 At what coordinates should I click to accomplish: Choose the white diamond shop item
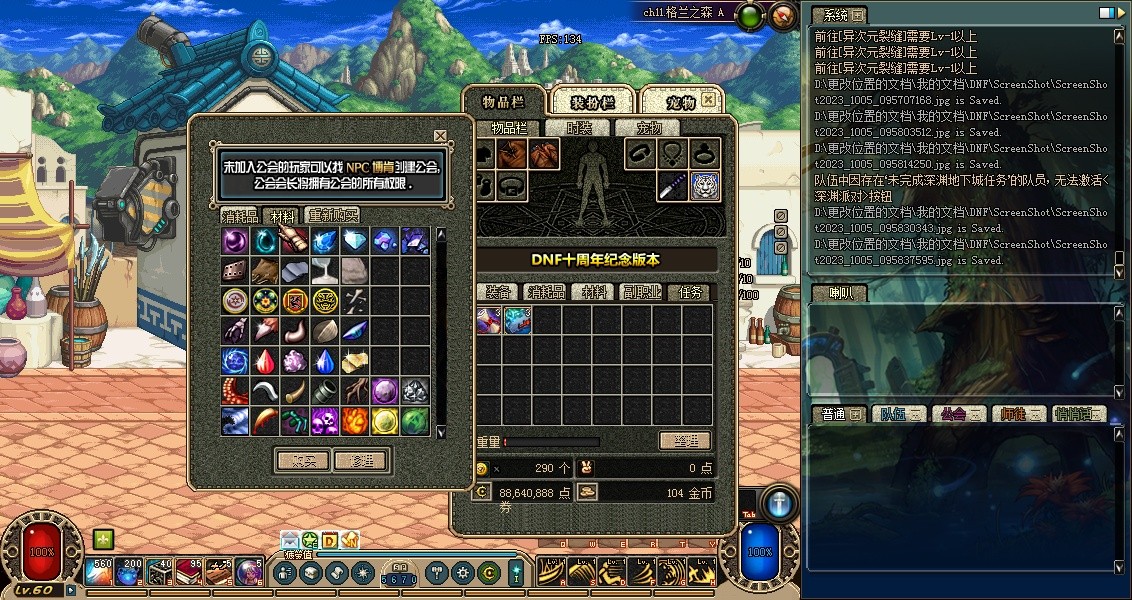click(x=356, y=241)
